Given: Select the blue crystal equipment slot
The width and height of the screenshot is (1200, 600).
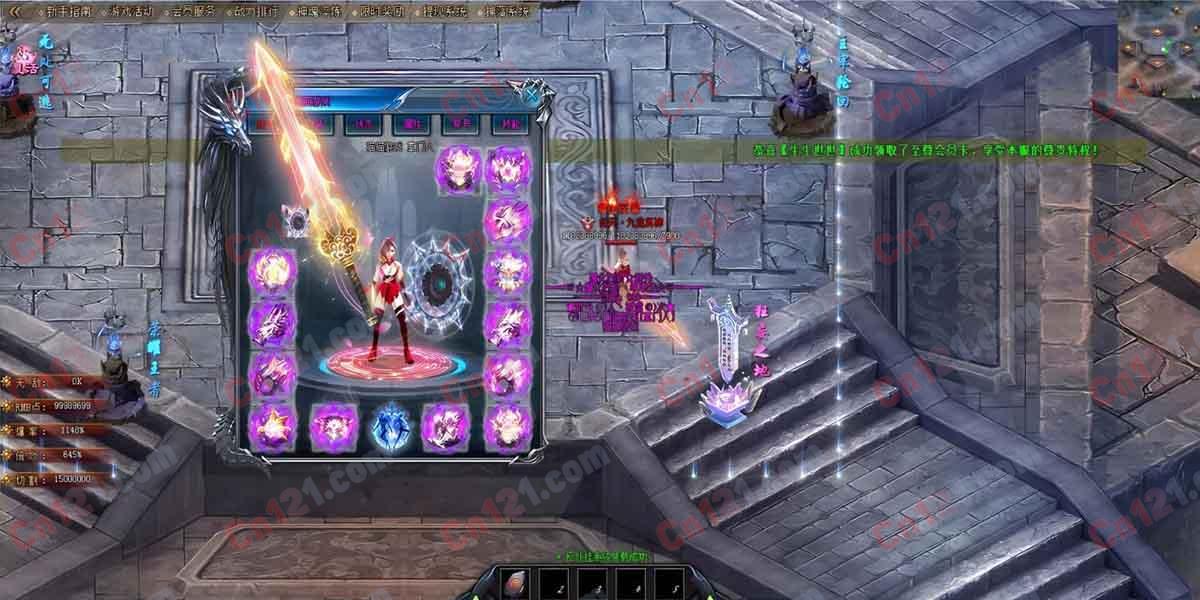Looking at the screenshot, I should [x=389, y=424].
